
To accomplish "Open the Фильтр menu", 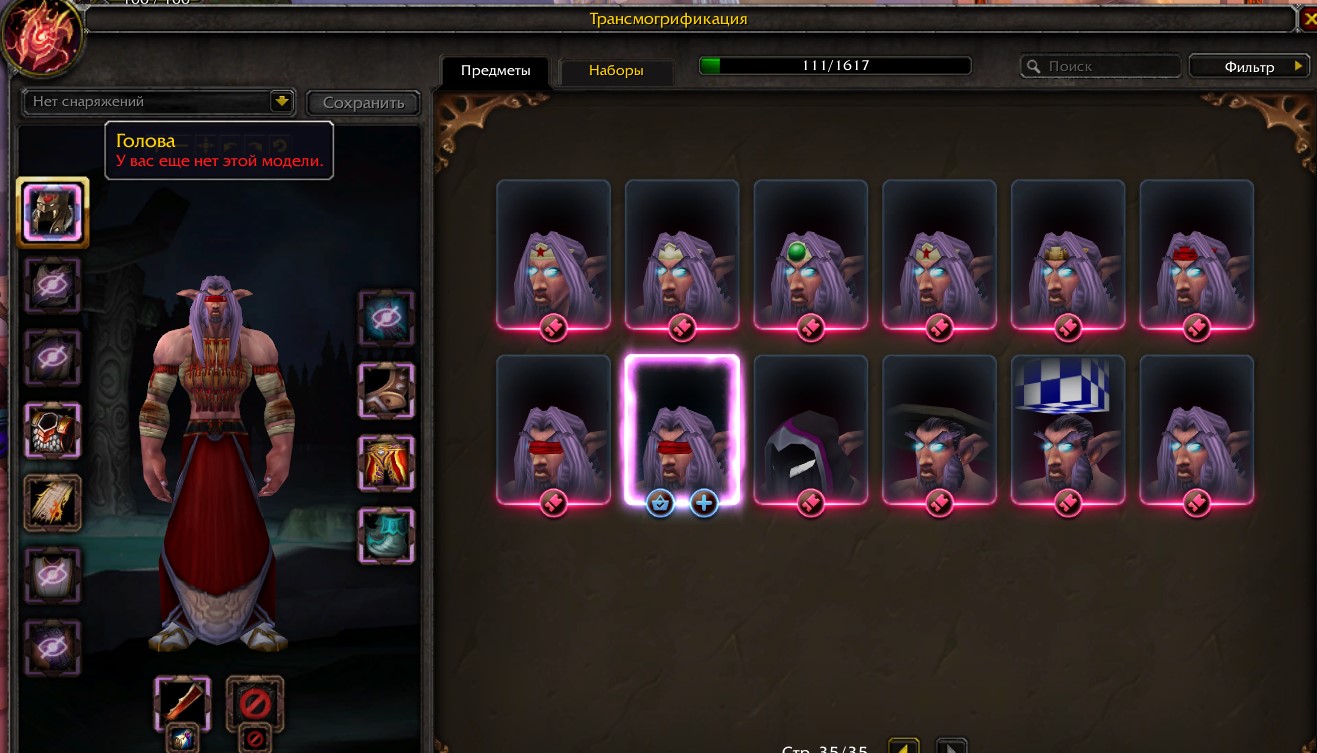I will click(1249, 67).
